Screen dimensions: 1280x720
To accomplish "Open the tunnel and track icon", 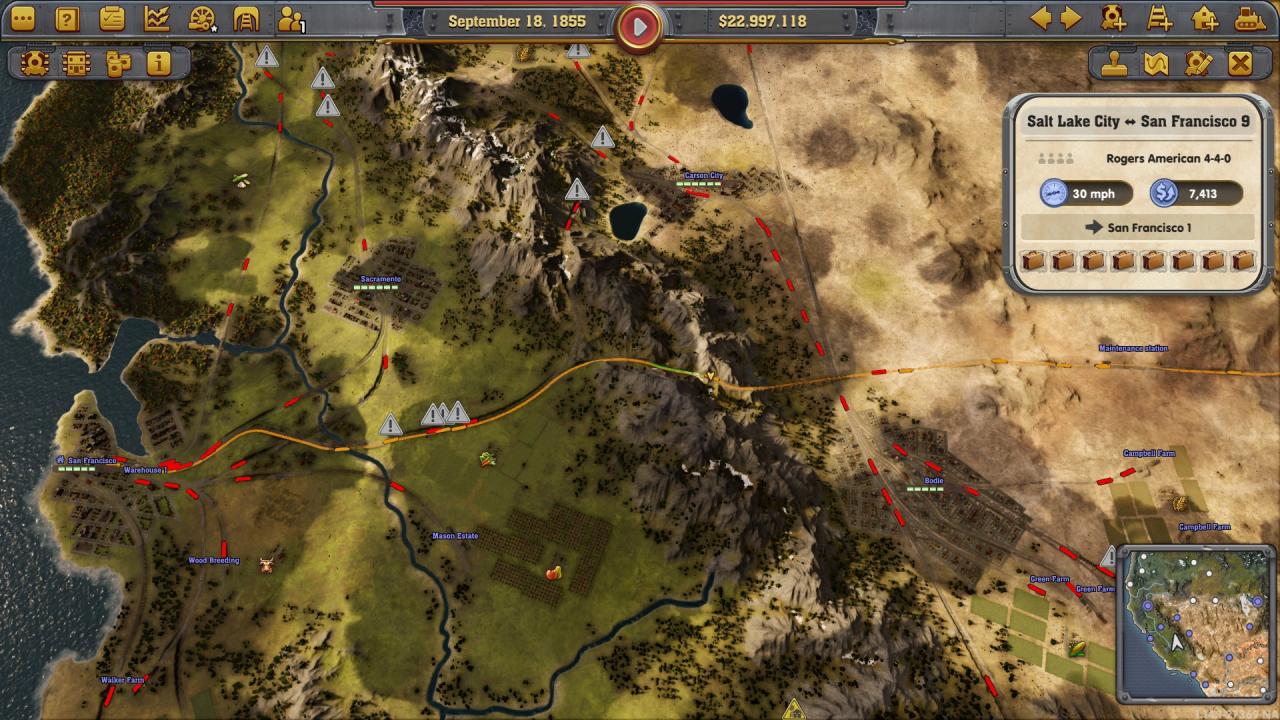I will 246,19.
